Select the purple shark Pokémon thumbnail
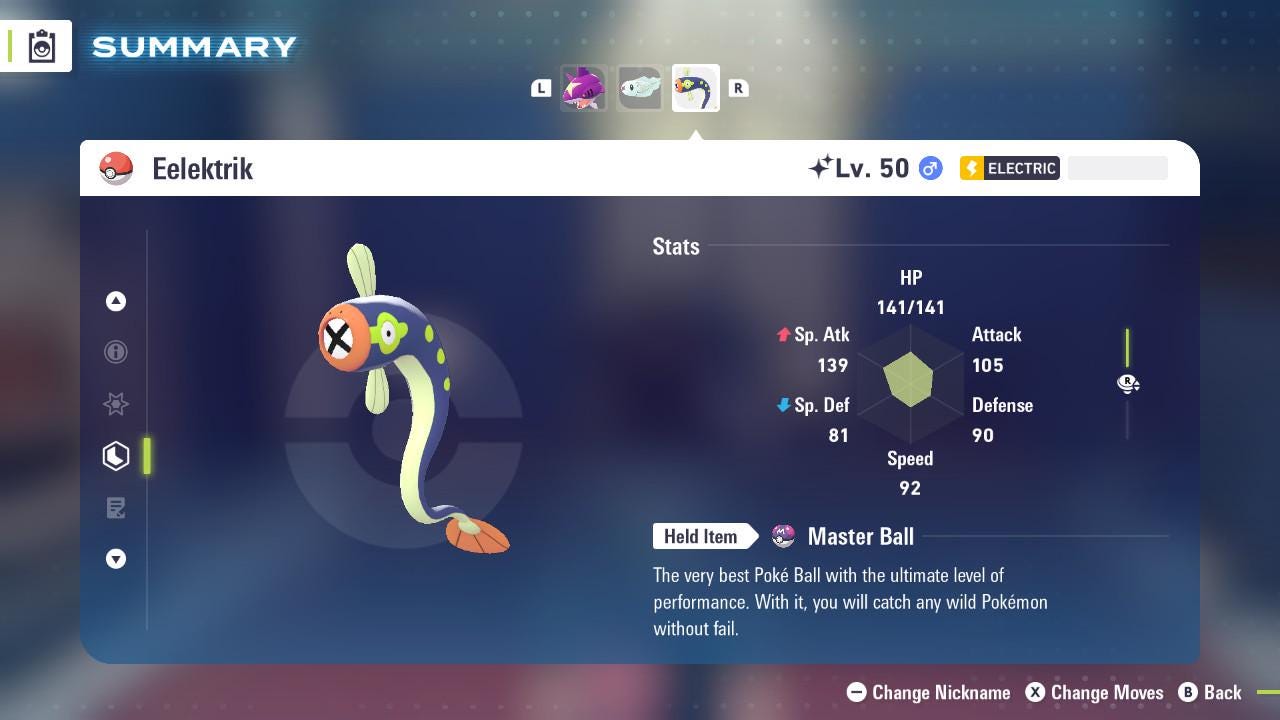 coord(584,88)
